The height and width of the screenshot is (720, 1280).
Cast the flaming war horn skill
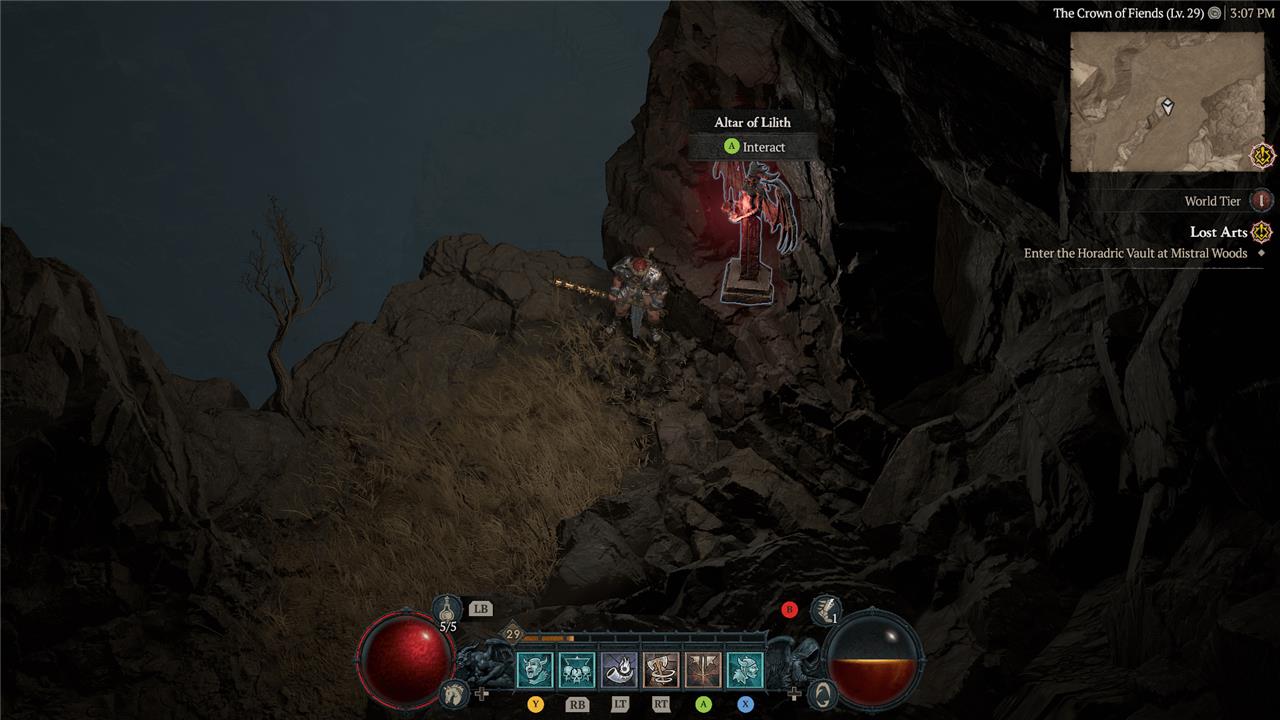[619, 670]
